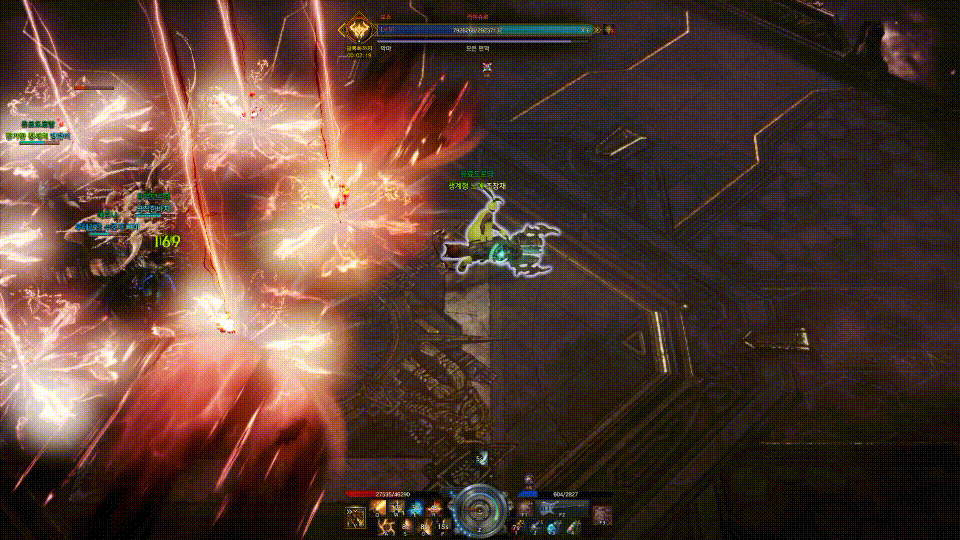Click the boss emblem portrait
Screen dimensions: 960x540
point(357,29)
